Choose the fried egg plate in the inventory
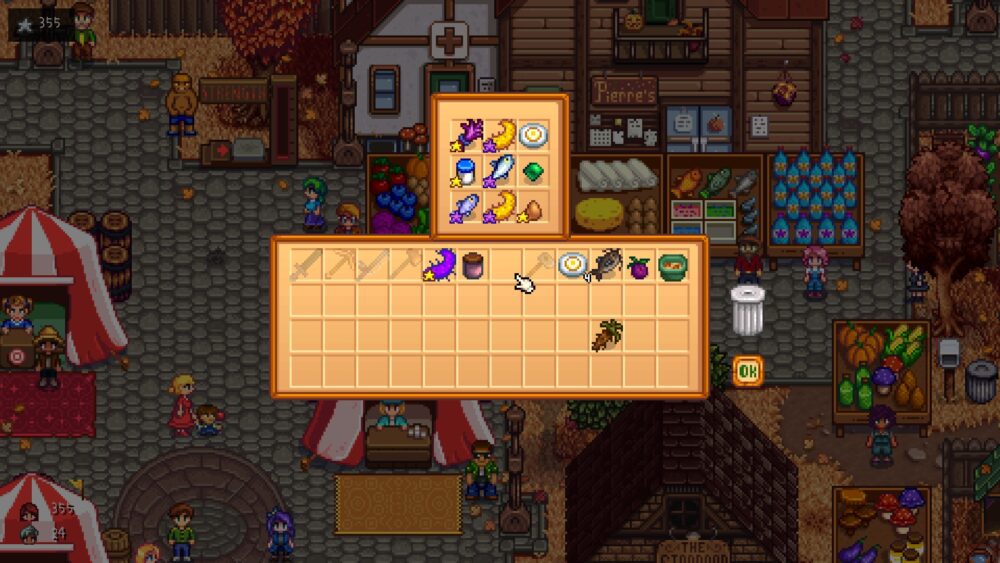Screen dimensions: 1000x563 pyautogui.click(x=573, y=265)
